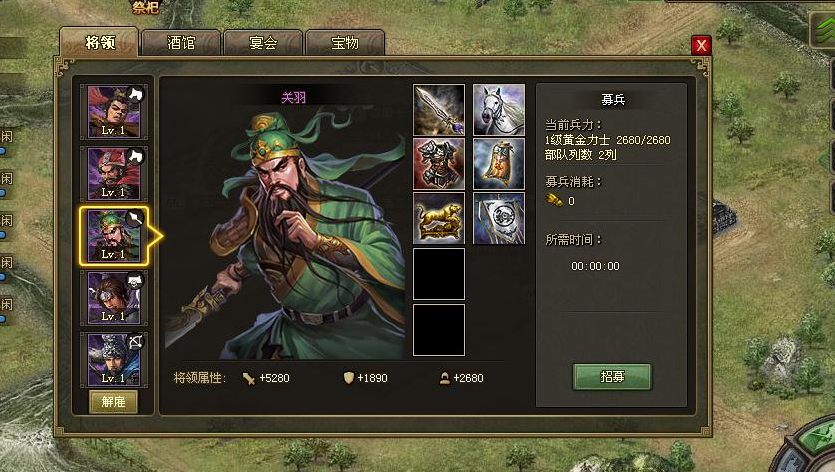Click the golden tiger statue slot
The height and width of the screenshot is (472, 835).
click(439, 218)
